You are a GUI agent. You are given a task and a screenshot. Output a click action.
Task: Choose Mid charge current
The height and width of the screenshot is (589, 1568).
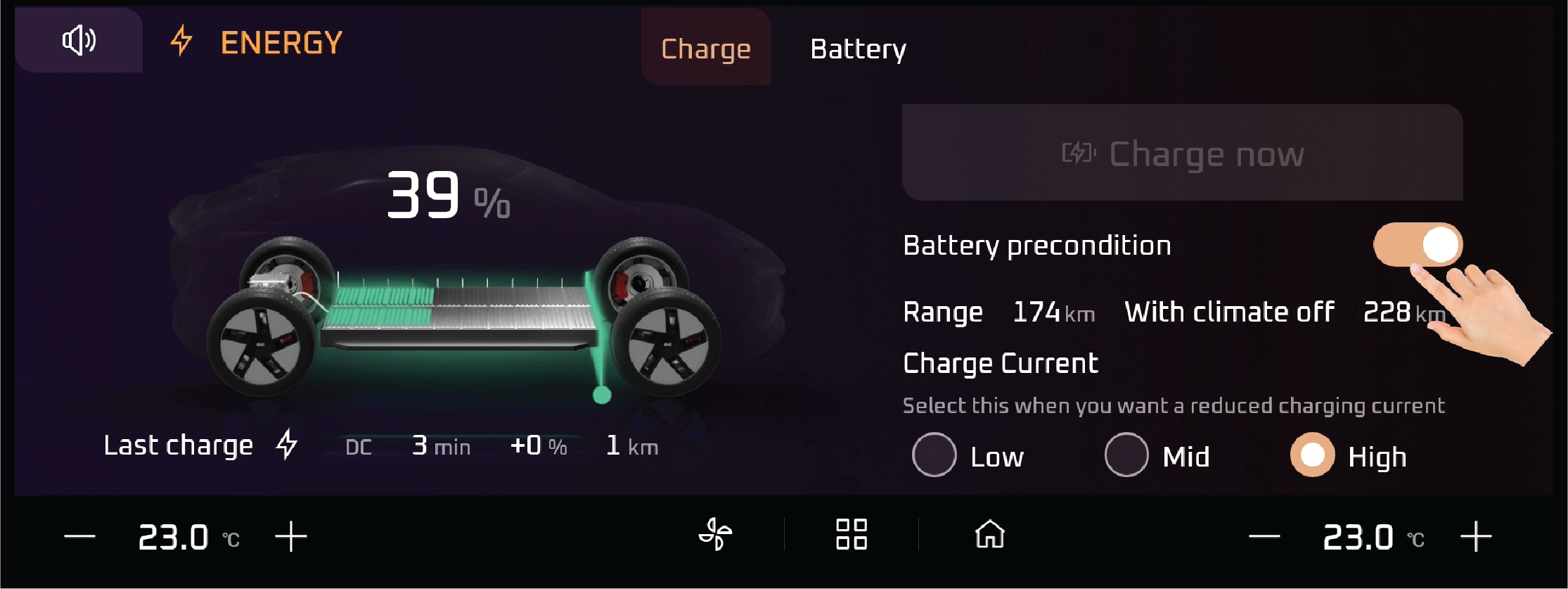pos(1126,455)
